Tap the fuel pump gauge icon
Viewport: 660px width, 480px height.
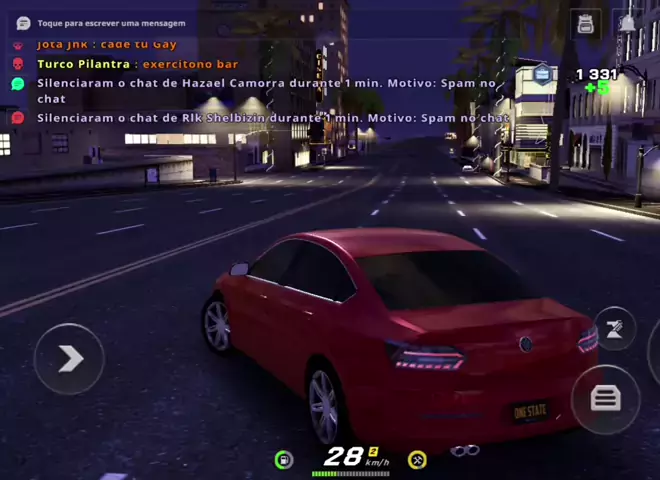[x=284, y=459]
